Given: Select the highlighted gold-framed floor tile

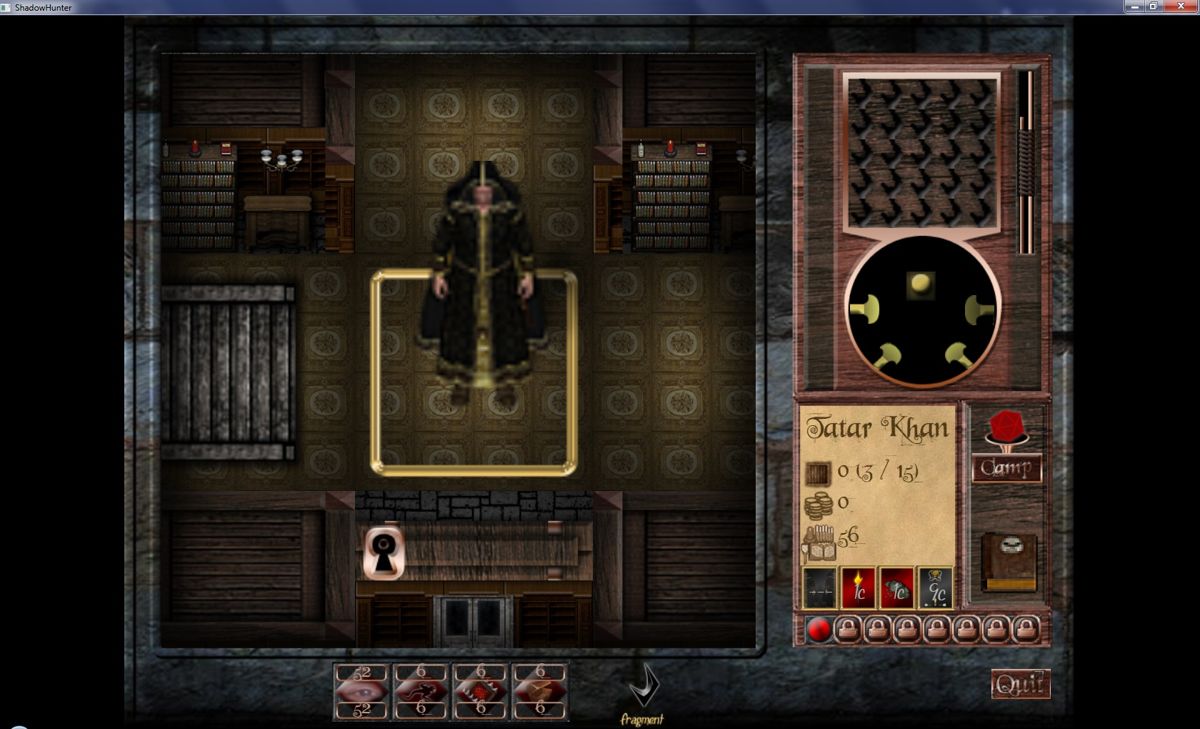Looking at the screenshot, I should click(x=474, y=372).
